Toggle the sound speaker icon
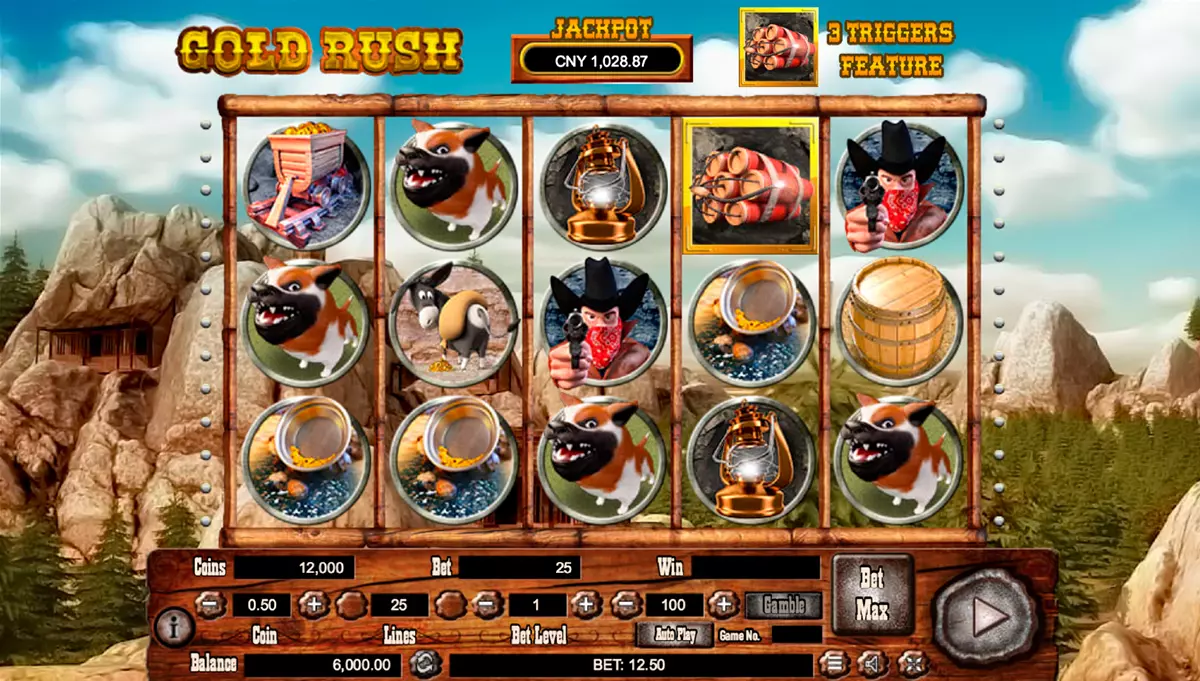1200x681 pixels. (872, 663)
